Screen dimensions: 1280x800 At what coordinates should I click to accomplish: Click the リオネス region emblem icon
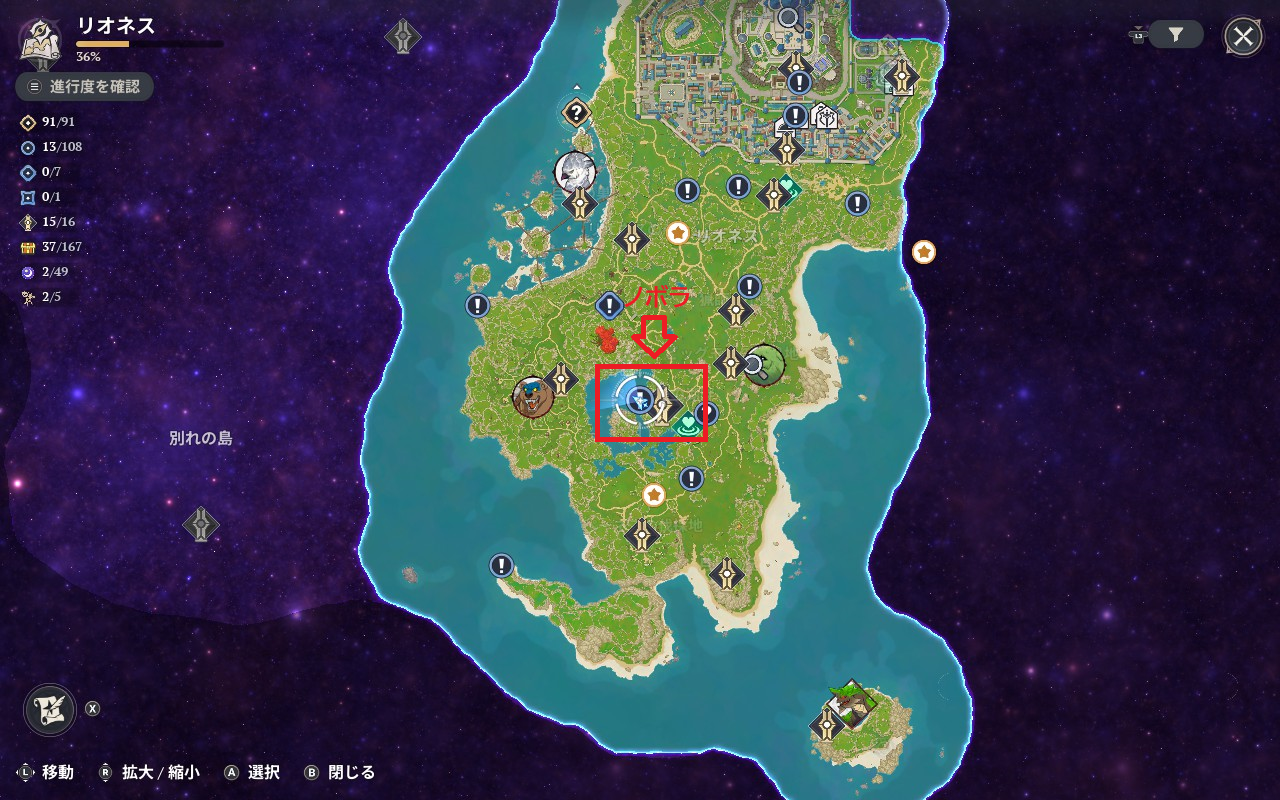coord(41,40)
